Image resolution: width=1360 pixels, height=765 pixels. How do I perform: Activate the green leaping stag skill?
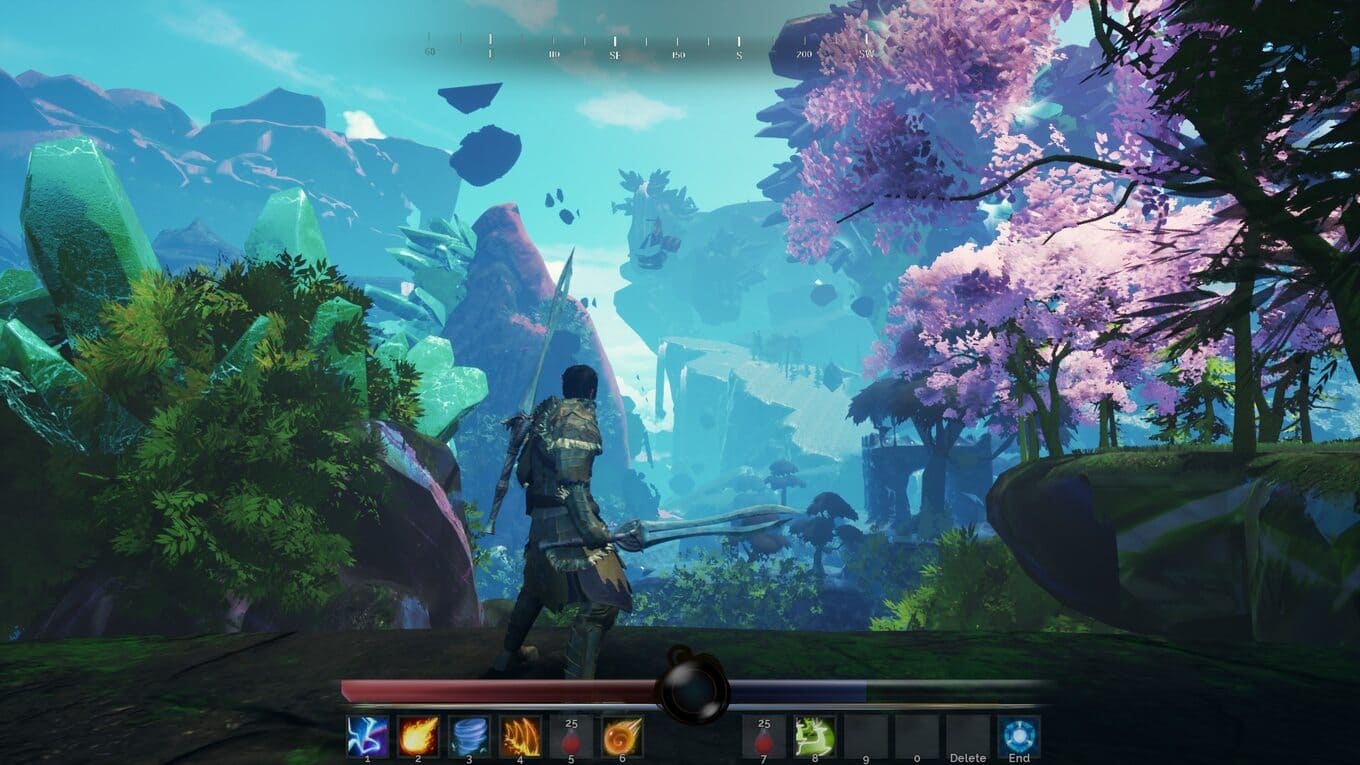point(816,736)
